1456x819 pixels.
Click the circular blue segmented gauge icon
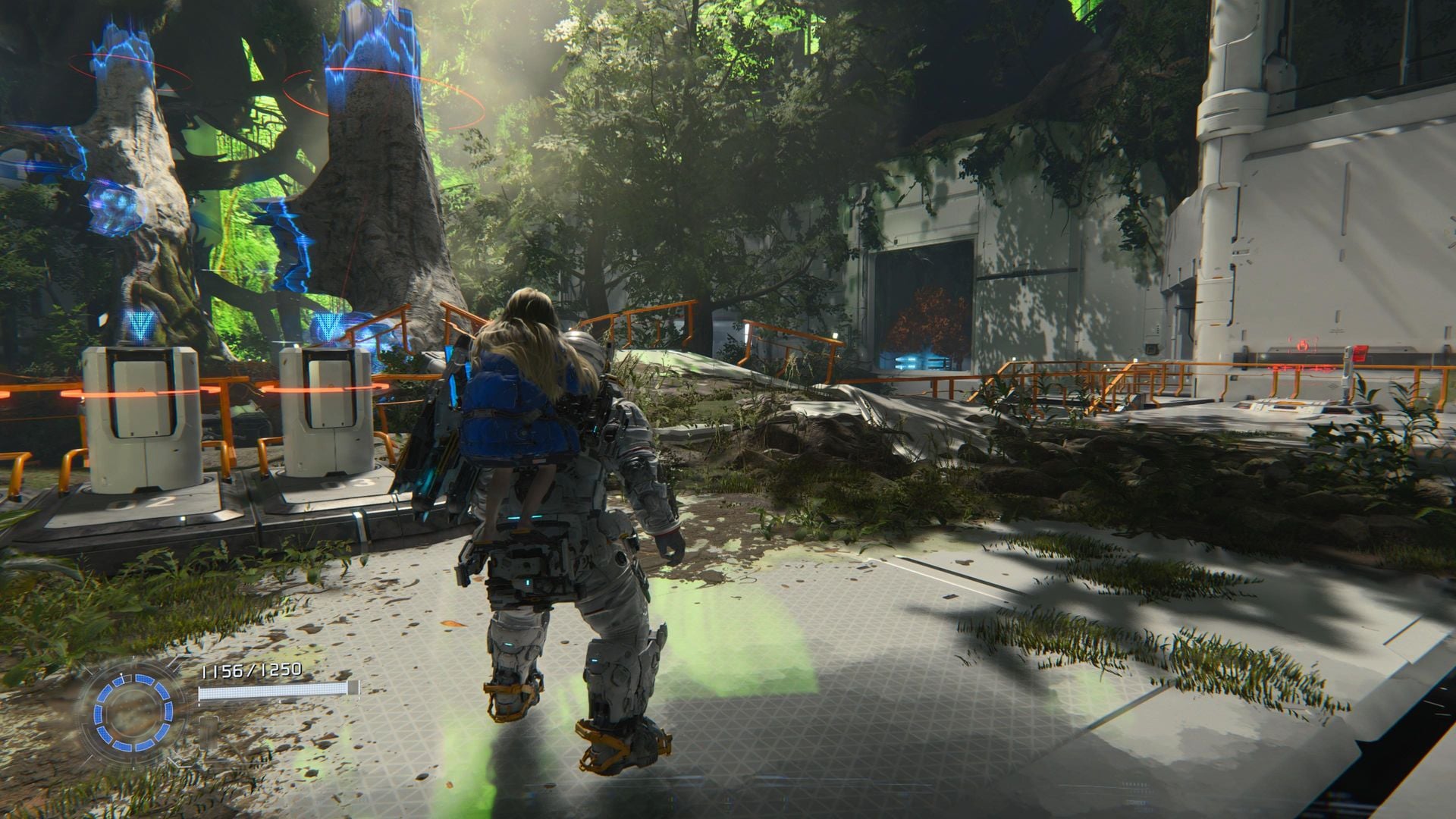[x=133, y=711]
